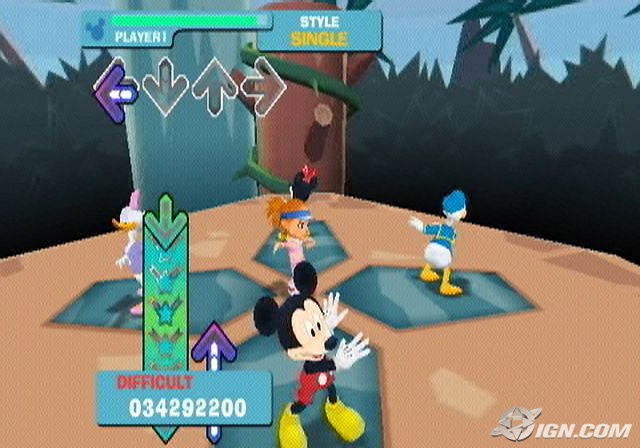This screenshot has height=448, width=640.
Task: Hit the up arrow step target
Action: 213,92
